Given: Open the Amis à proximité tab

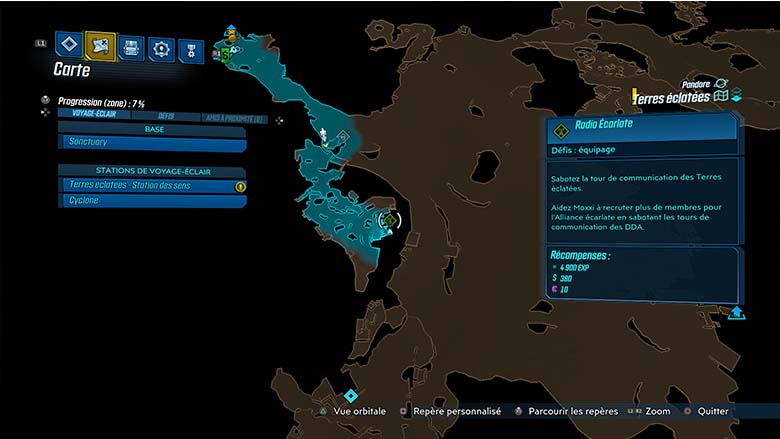Looking at the screenshot, I should click(x=233, y=118).
